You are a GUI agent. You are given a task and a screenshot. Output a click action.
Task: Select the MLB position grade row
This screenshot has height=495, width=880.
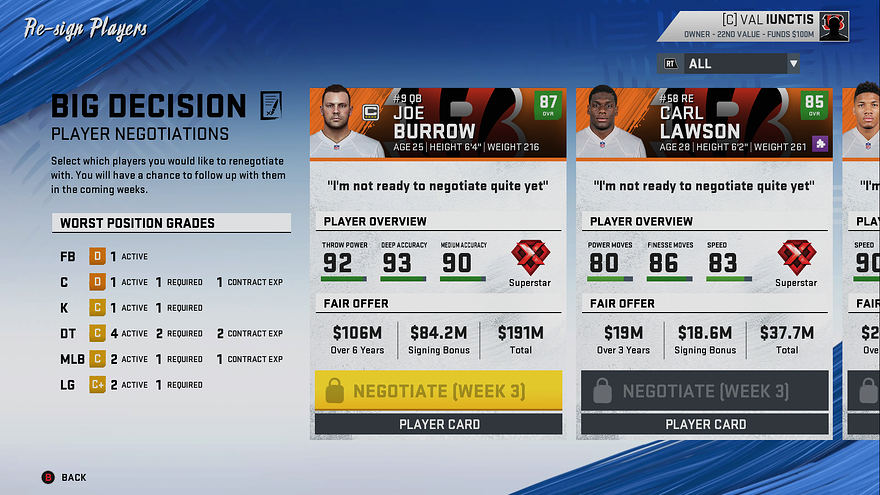coord(171,359)
